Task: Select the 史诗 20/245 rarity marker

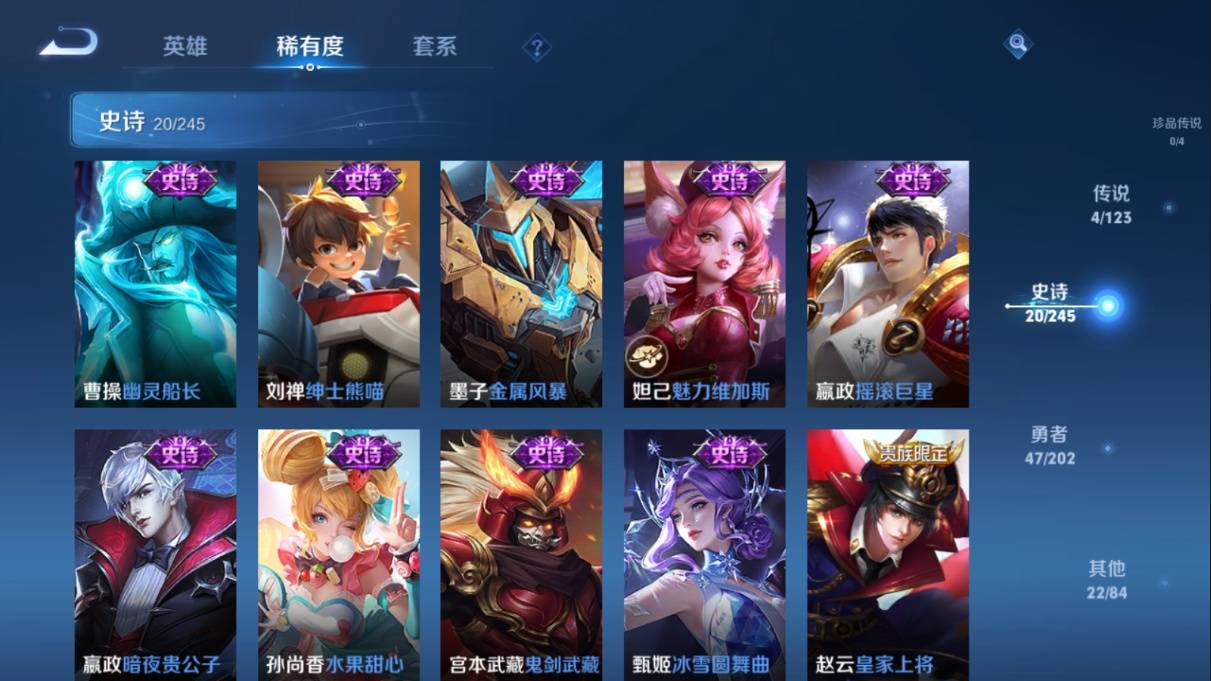Action: pos(1051,303)
